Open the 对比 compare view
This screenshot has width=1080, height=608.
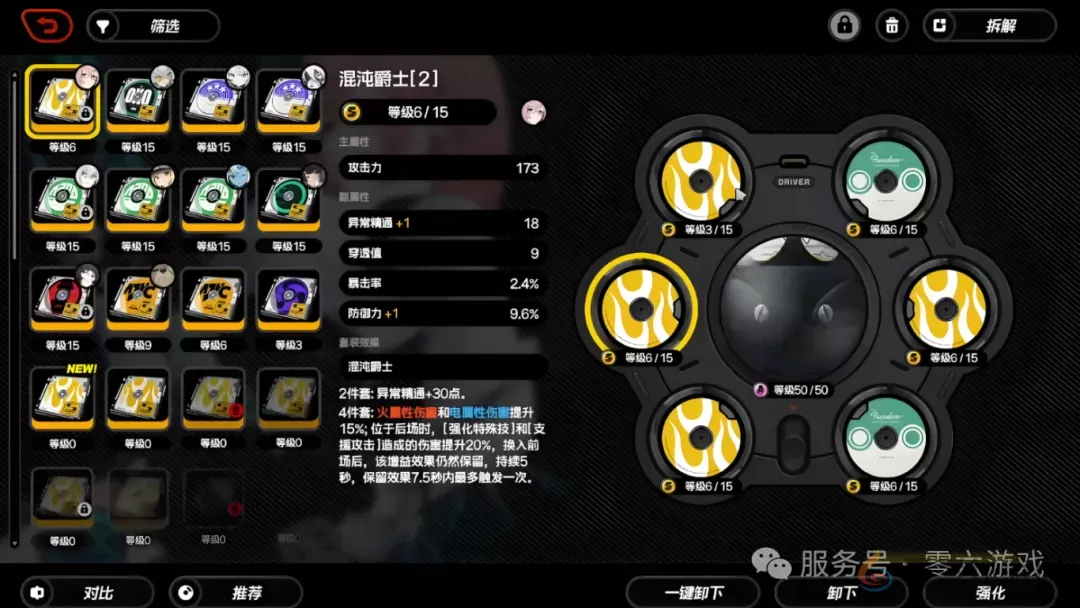coord(87,592)
